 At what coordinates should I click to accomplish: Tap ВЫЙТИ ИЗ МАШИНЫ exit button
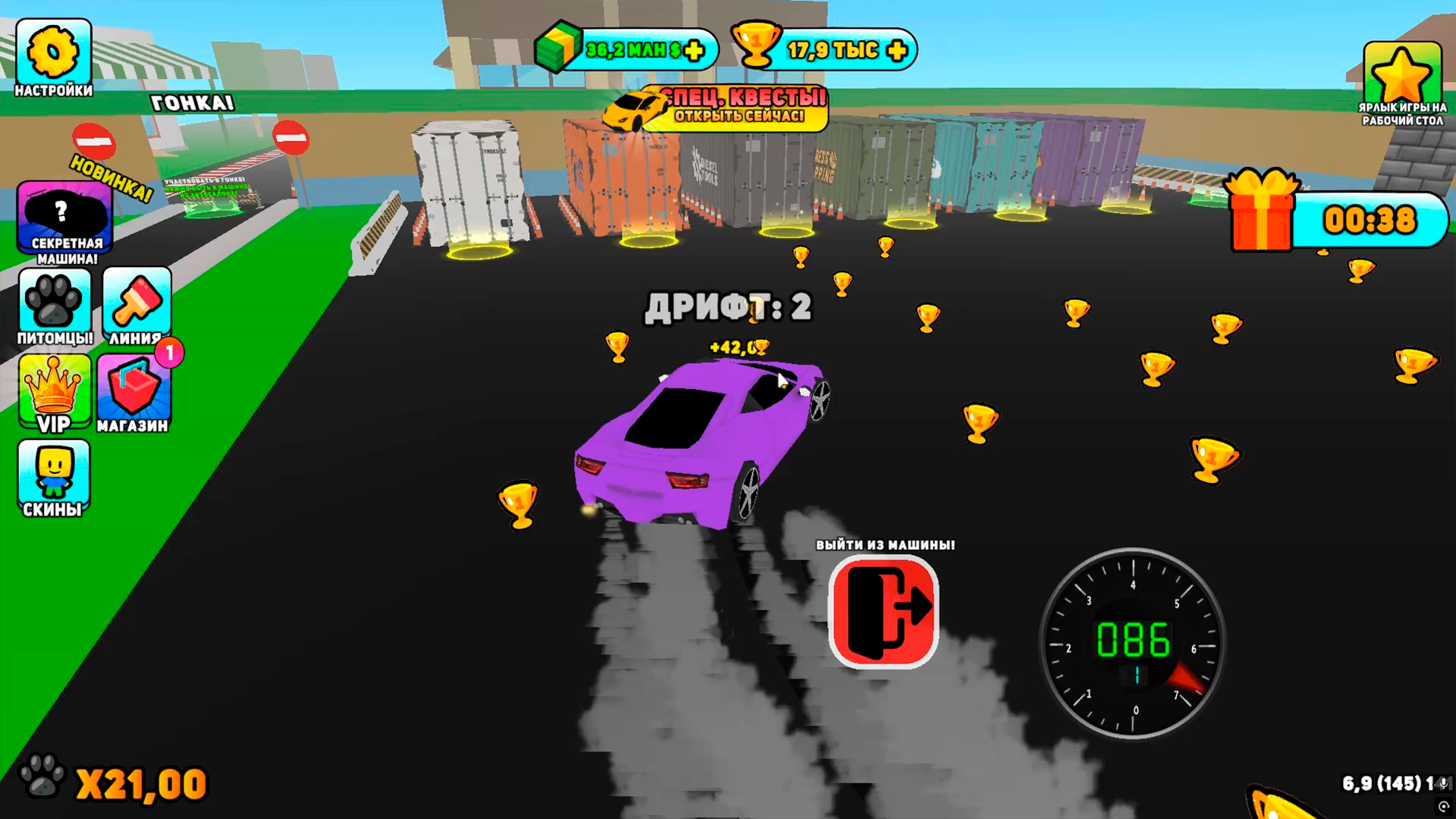tap(883, 610)
